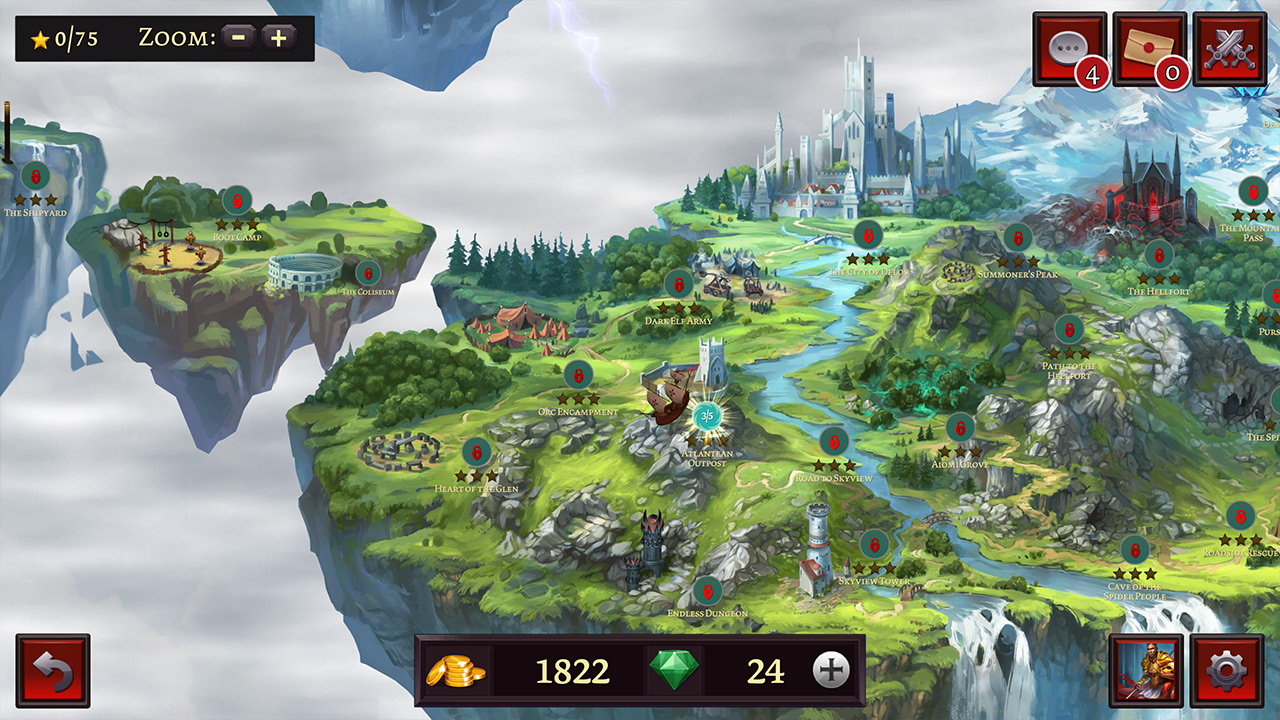Select the Atlantean Outpost map marker
Viewport: 1280px width, 720px height.
707,415
